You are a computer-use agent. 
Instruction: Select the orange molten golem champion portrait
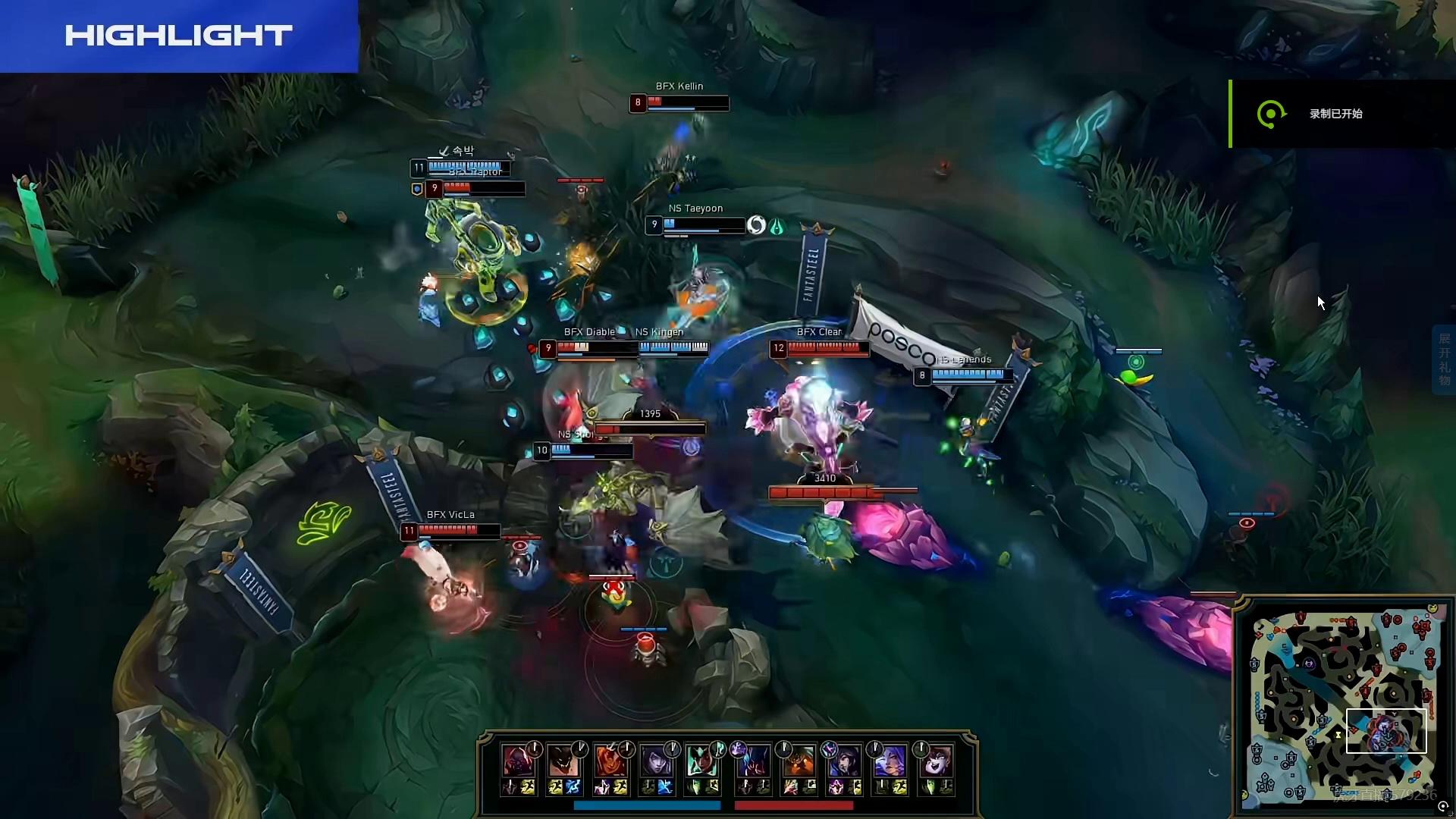click(799, 761)
